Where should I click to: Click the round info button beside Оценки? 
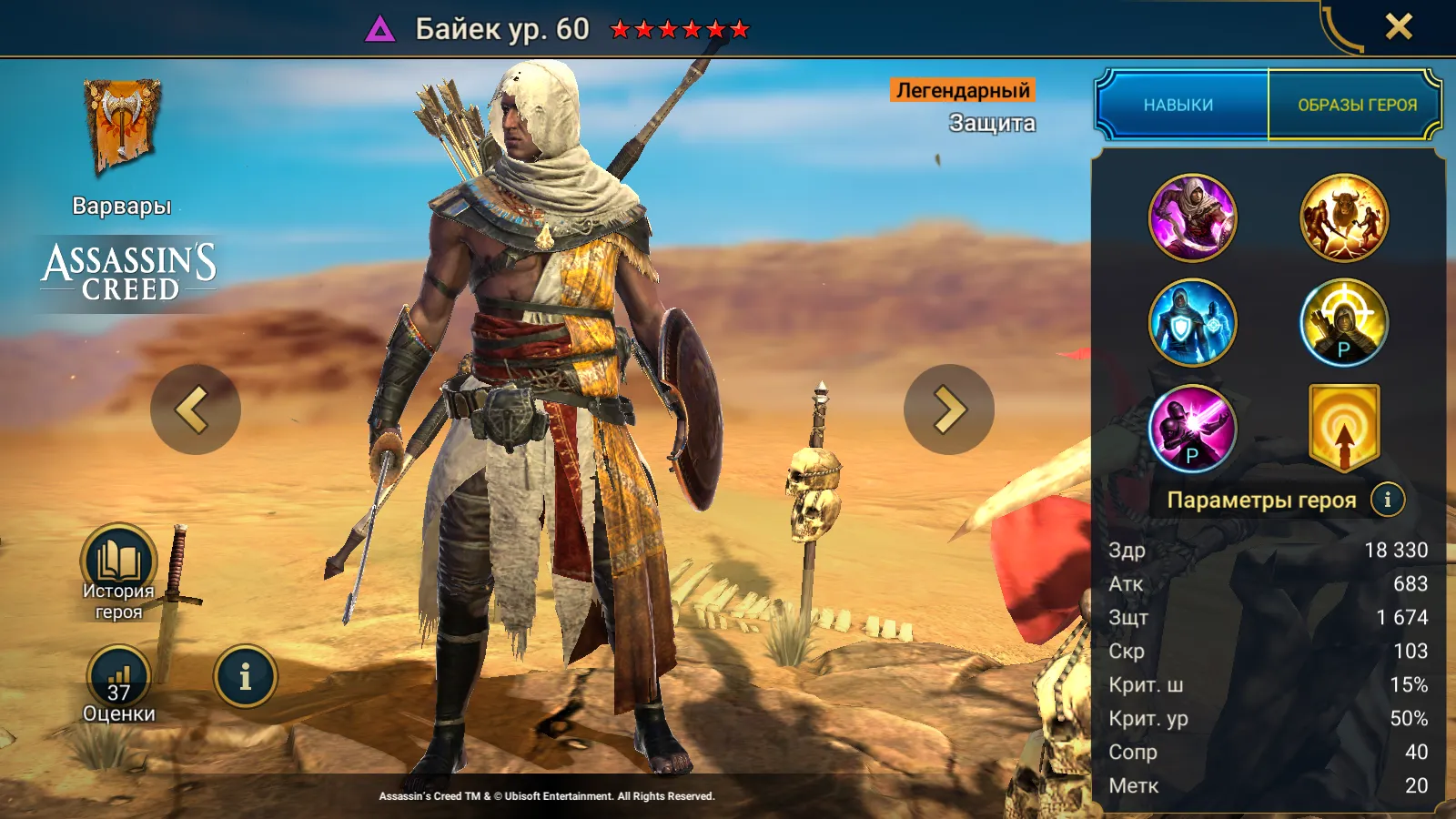click(245, 676)
